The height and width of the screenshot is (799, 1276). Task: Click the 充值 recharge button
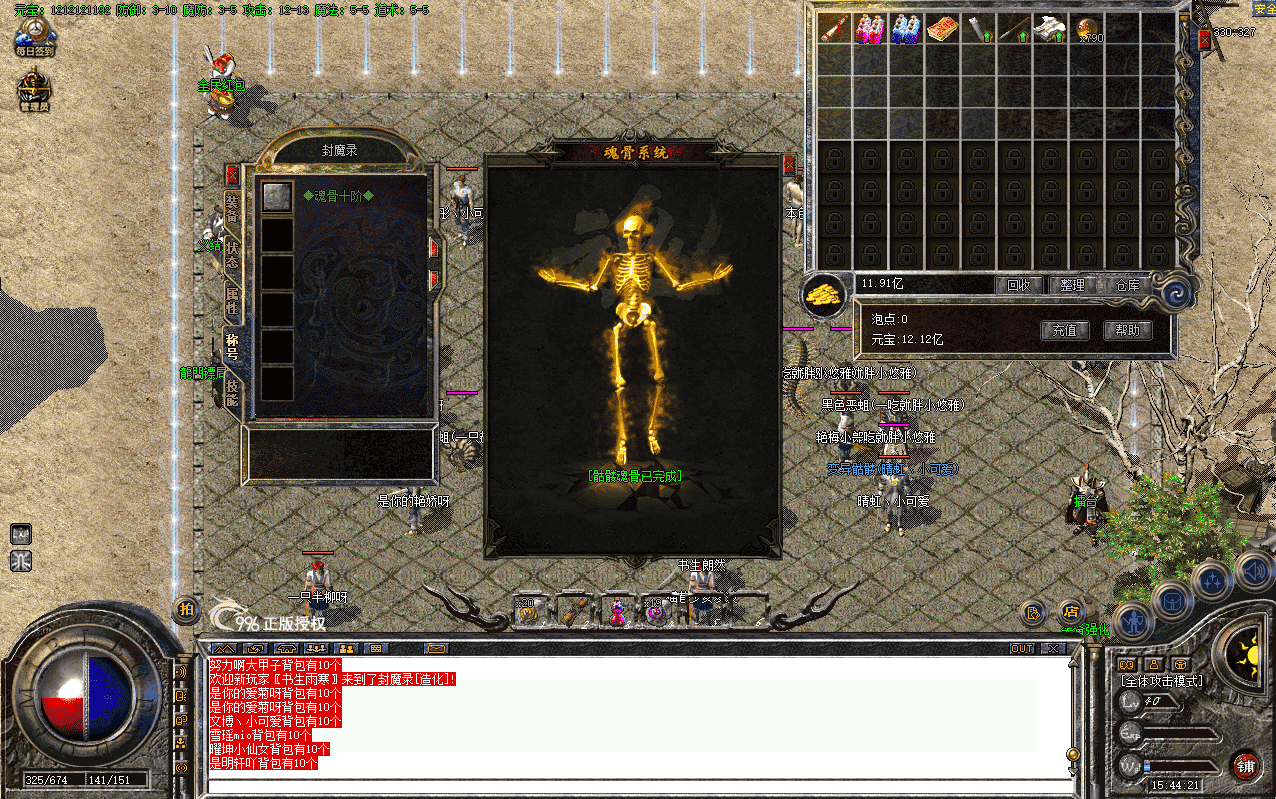click(x=1064, y=330)
